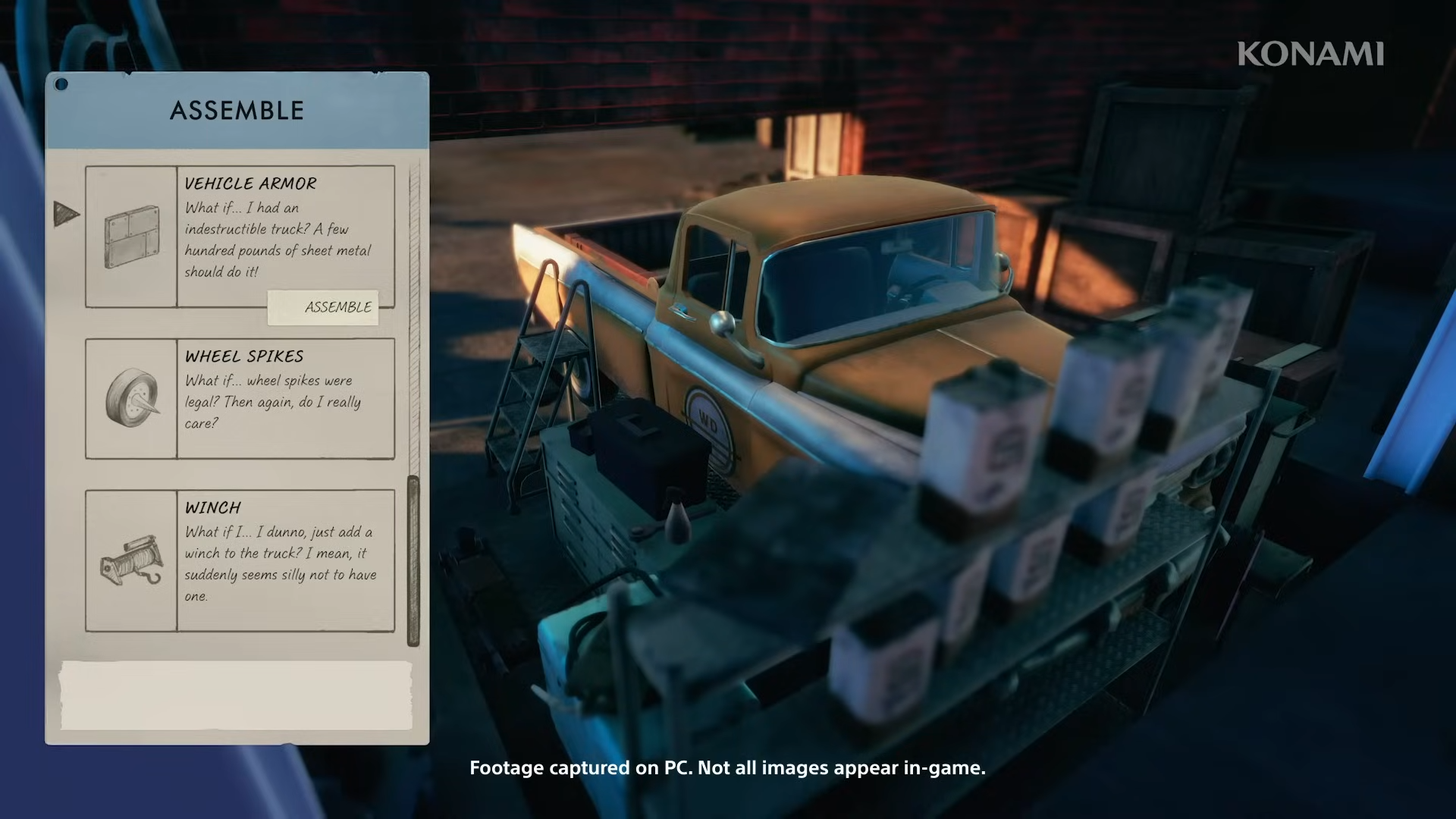The image size is (1456, 819).
Task: Click the pushpin on the Assemble panel
Action: click(62, 85)
